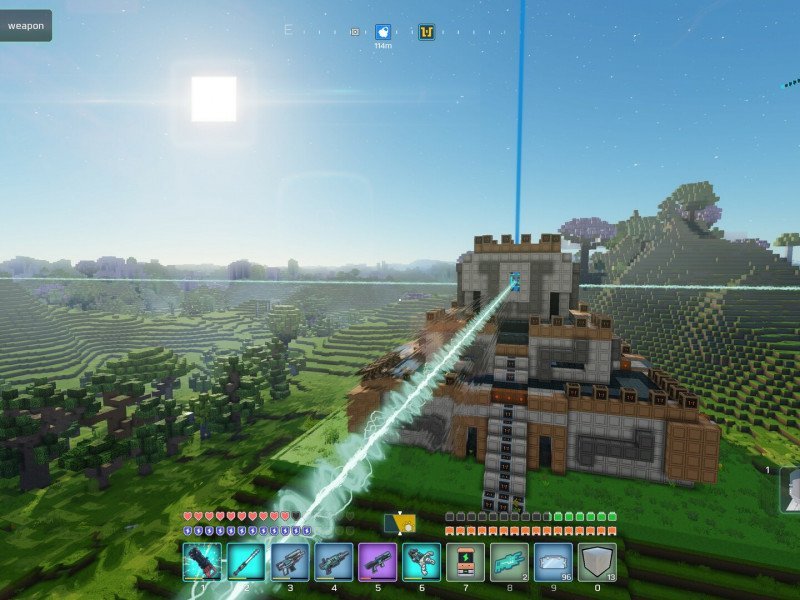This screenshot has height=600, width=800.
Task: Select the energy battery in slot 7
Action: coord(466,562)
